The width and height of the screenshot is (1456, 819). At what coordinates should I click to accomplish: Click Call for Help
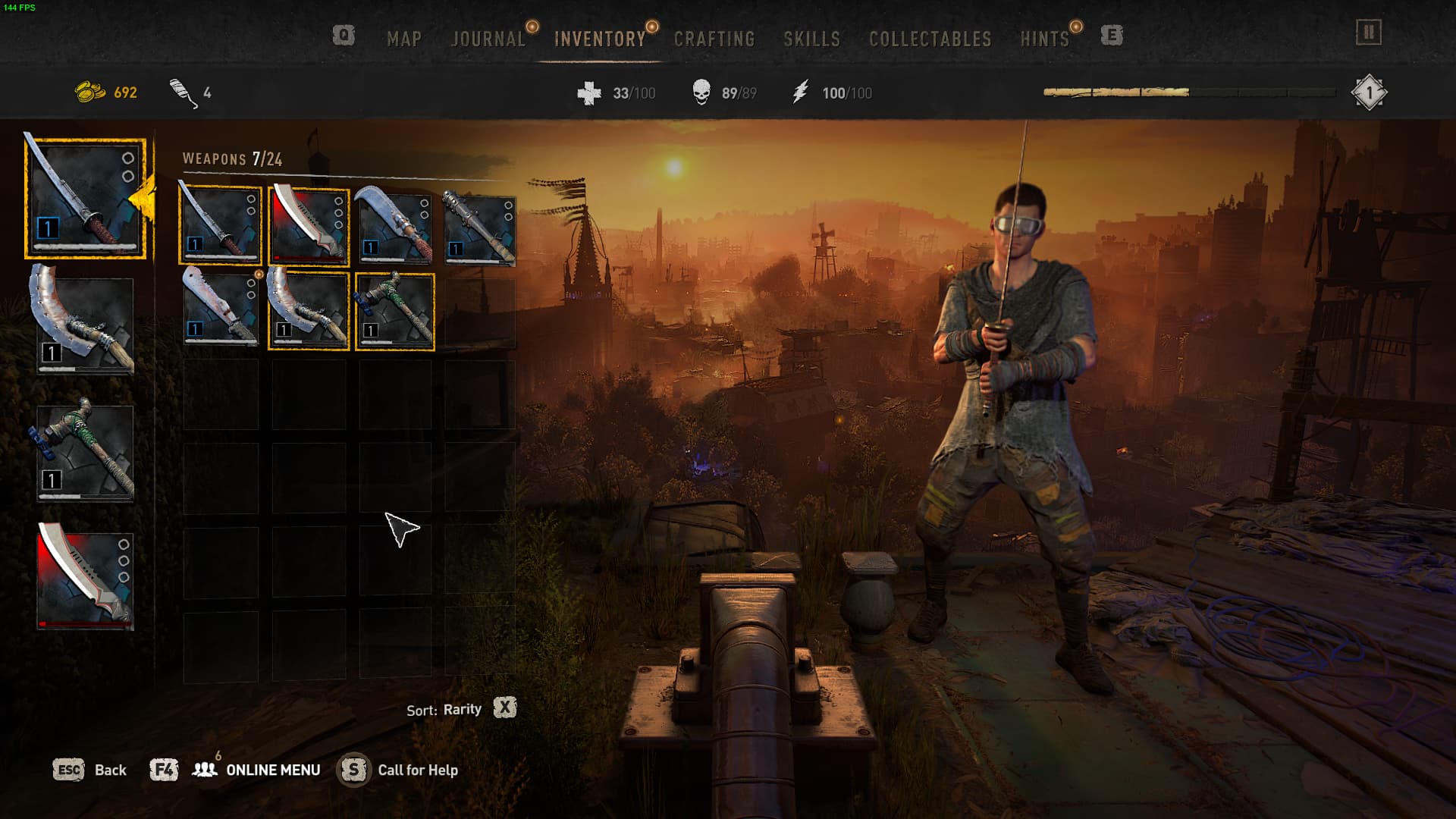(x=418, y=770)
